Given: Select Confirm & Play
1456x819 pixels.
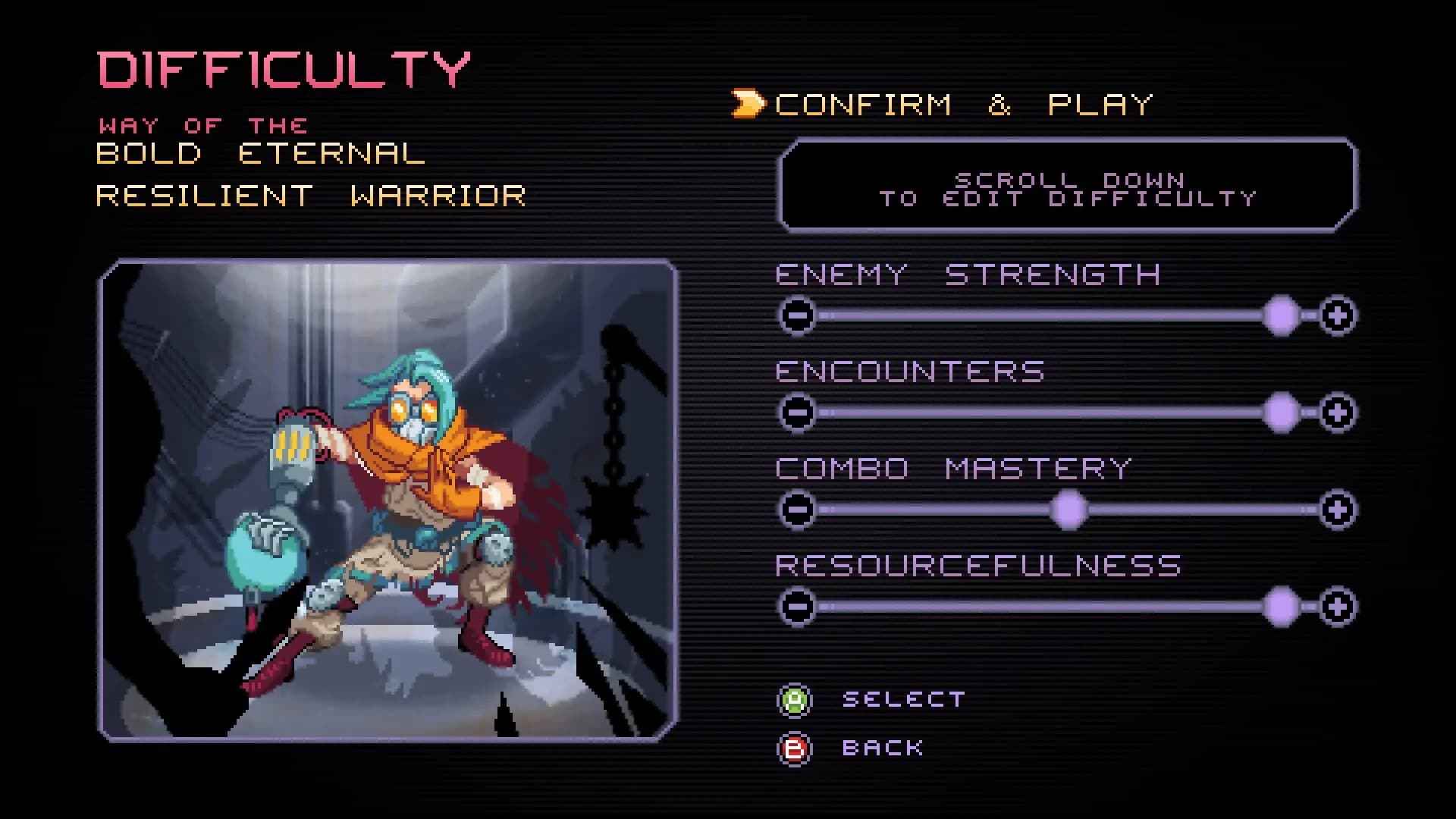Looking at the screenshot, I should click(x=963, y=102).
